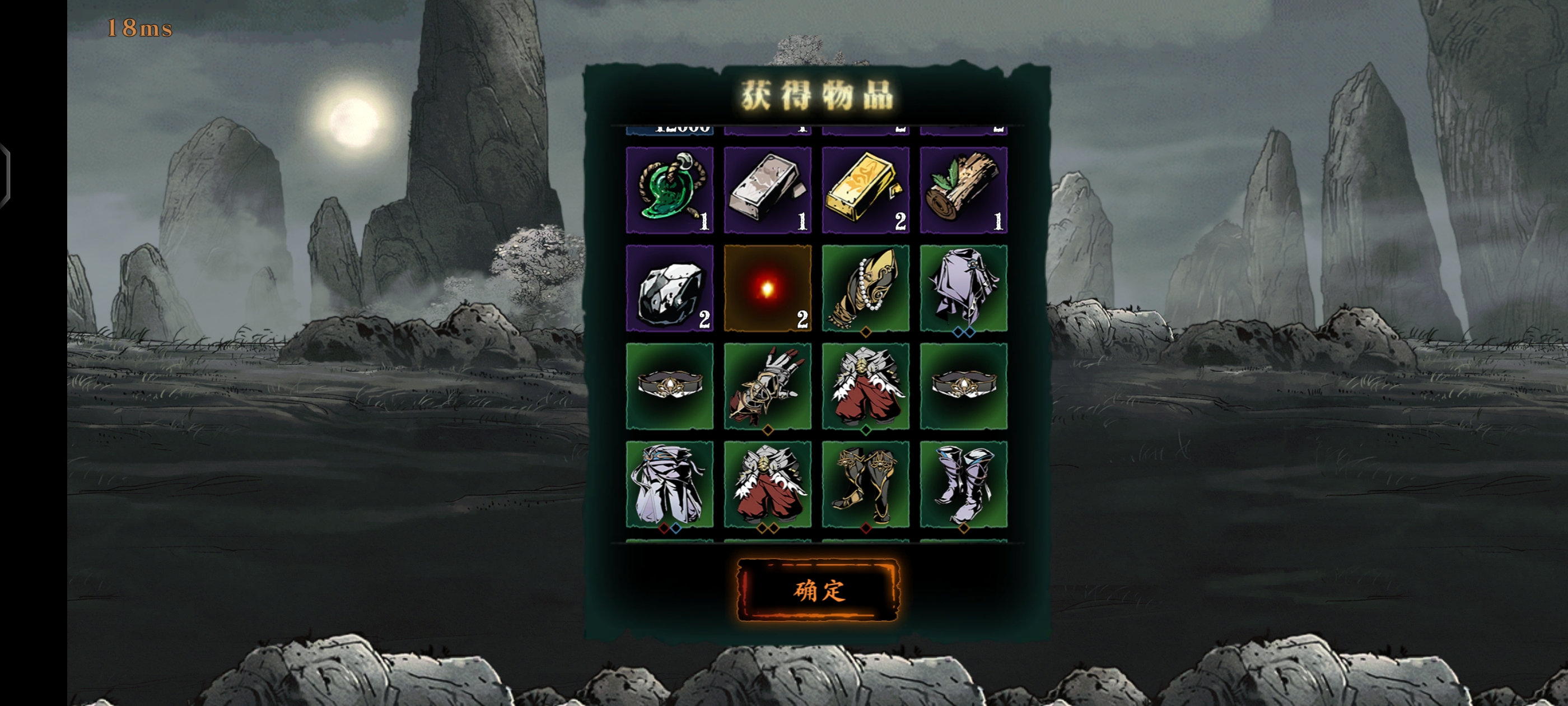The width and height of the screenshot is (1568, 706).
Task: View the lavender boots item
Action: click(x=964, y=484)
